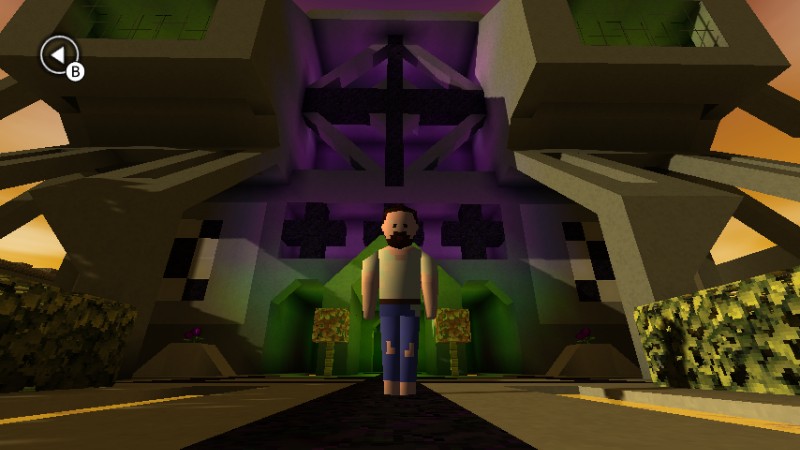Viewport: 800px width, 450px height.
Task: Click the back arrow button
Action: pyautogui.click(x=58, y=54)
